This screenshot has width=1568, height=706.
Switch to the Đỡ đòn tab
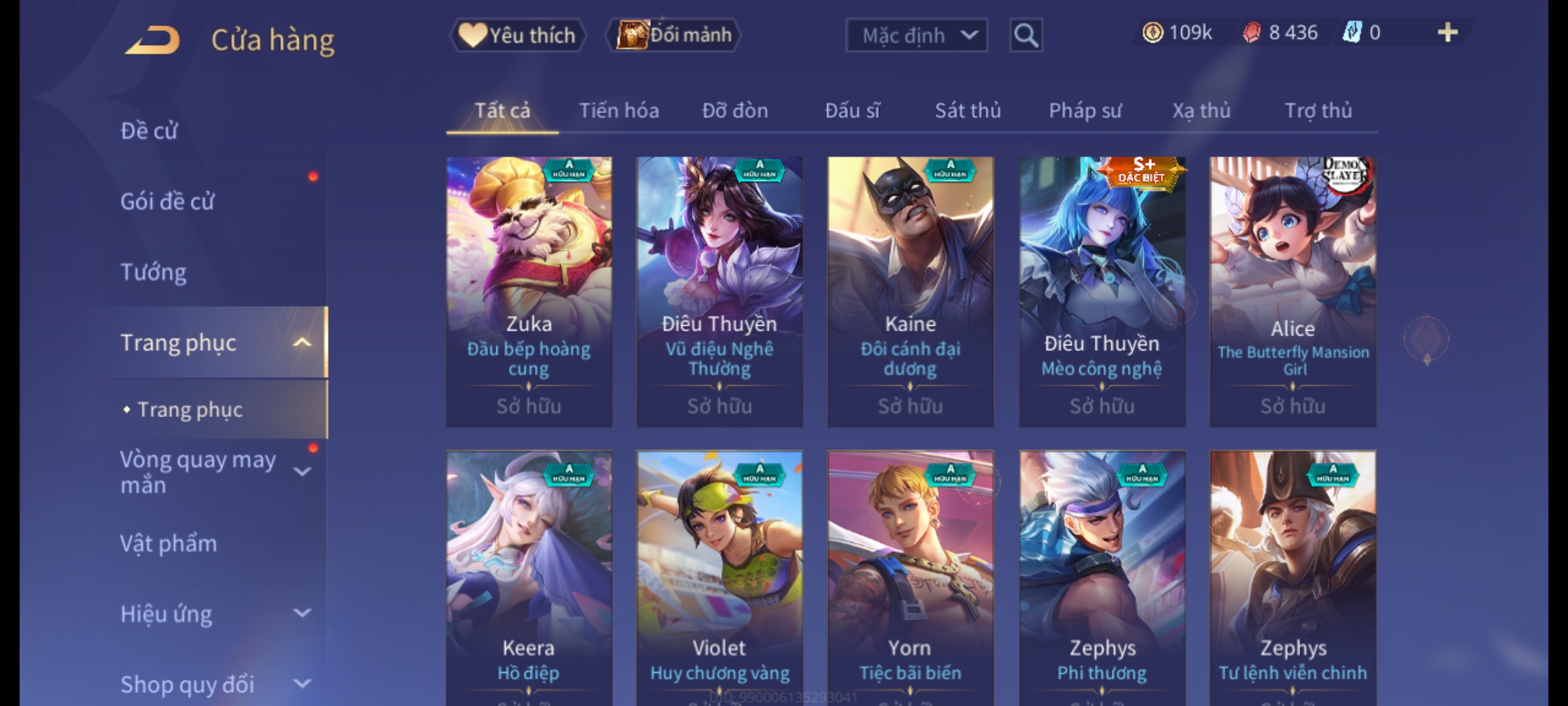tap(735, 110)
